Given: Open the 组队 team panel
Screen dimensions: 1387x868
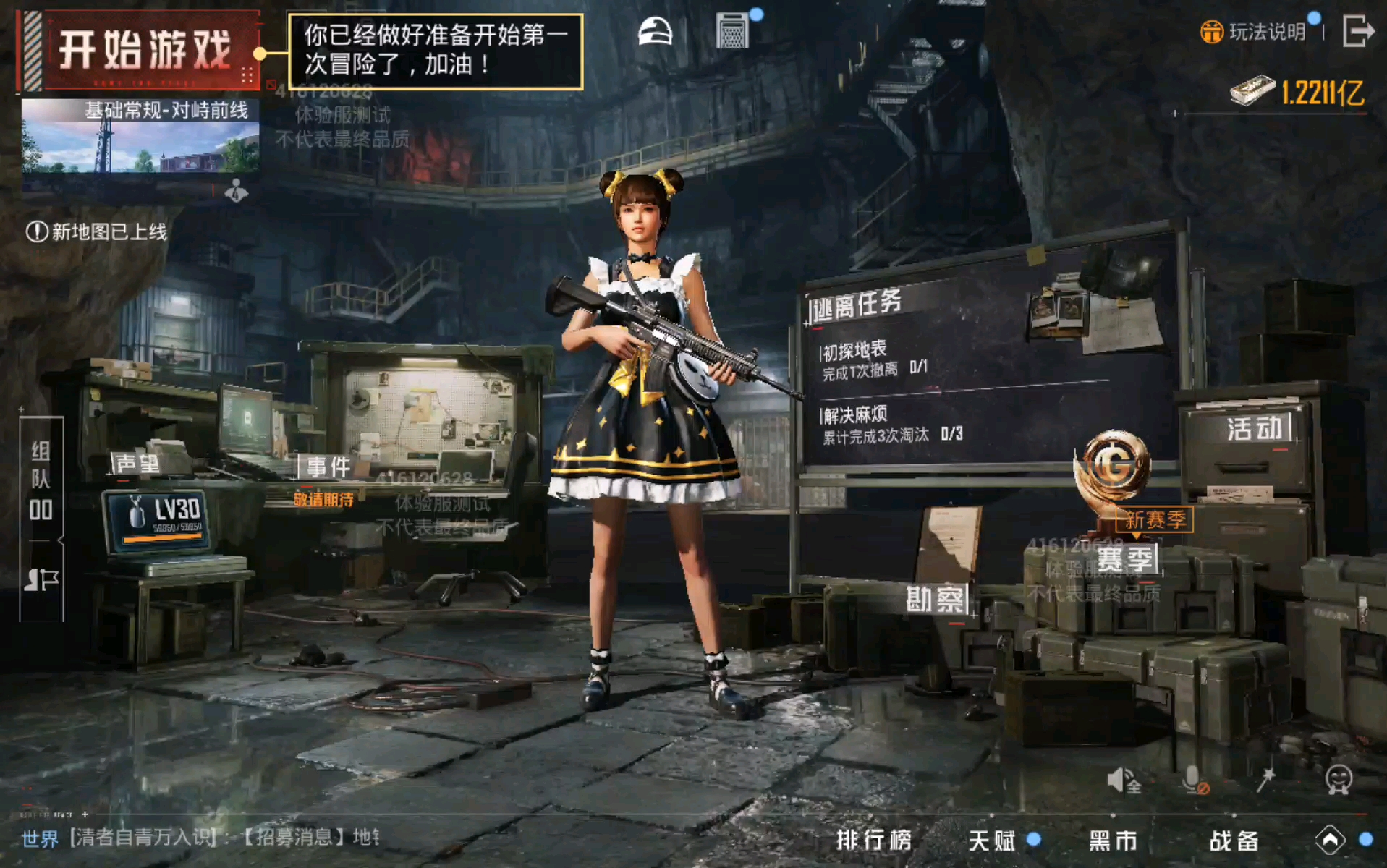Looking at the screenshot, I should pos(41,481).
